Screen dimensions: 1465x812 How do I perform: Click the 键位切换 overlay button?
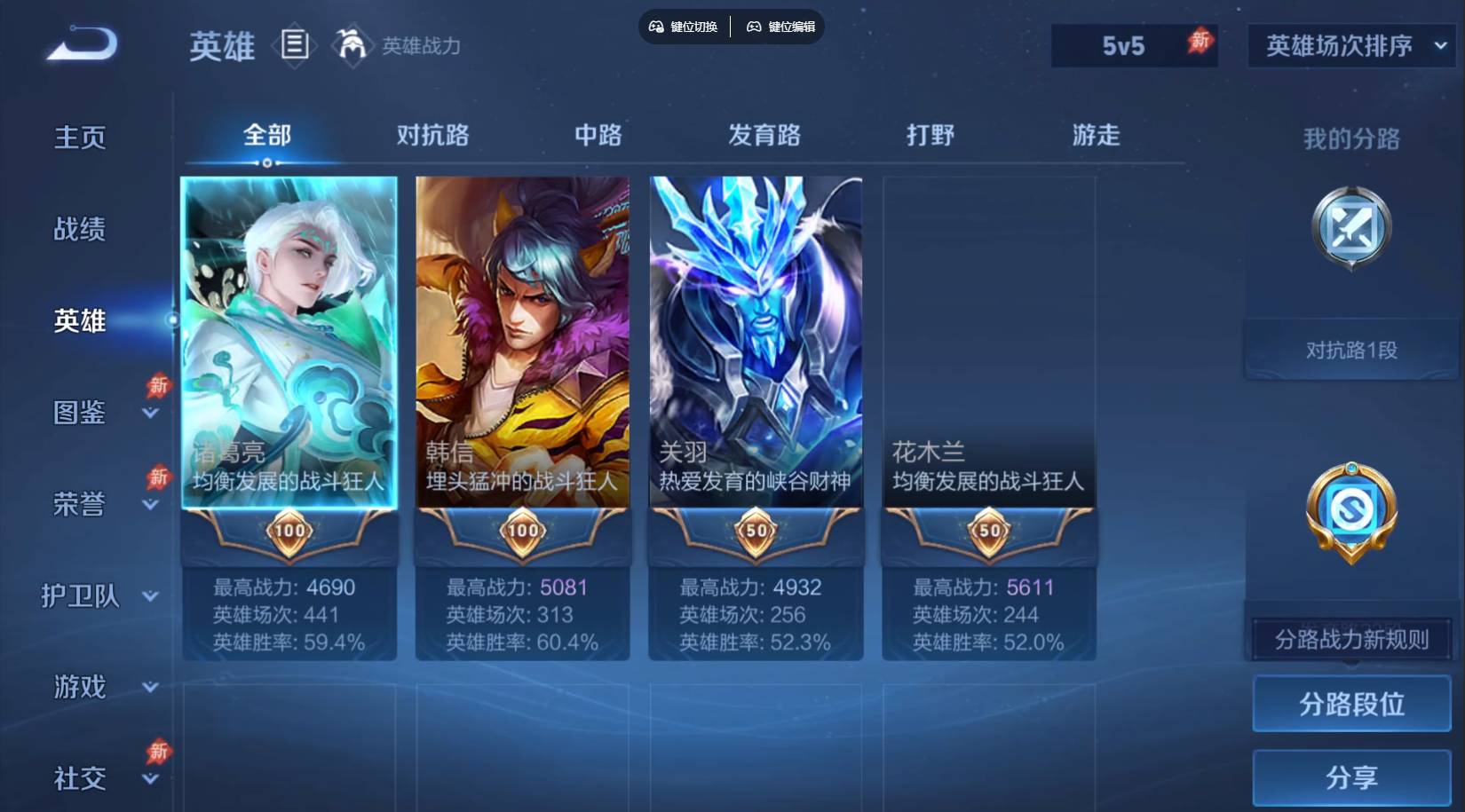683,27
